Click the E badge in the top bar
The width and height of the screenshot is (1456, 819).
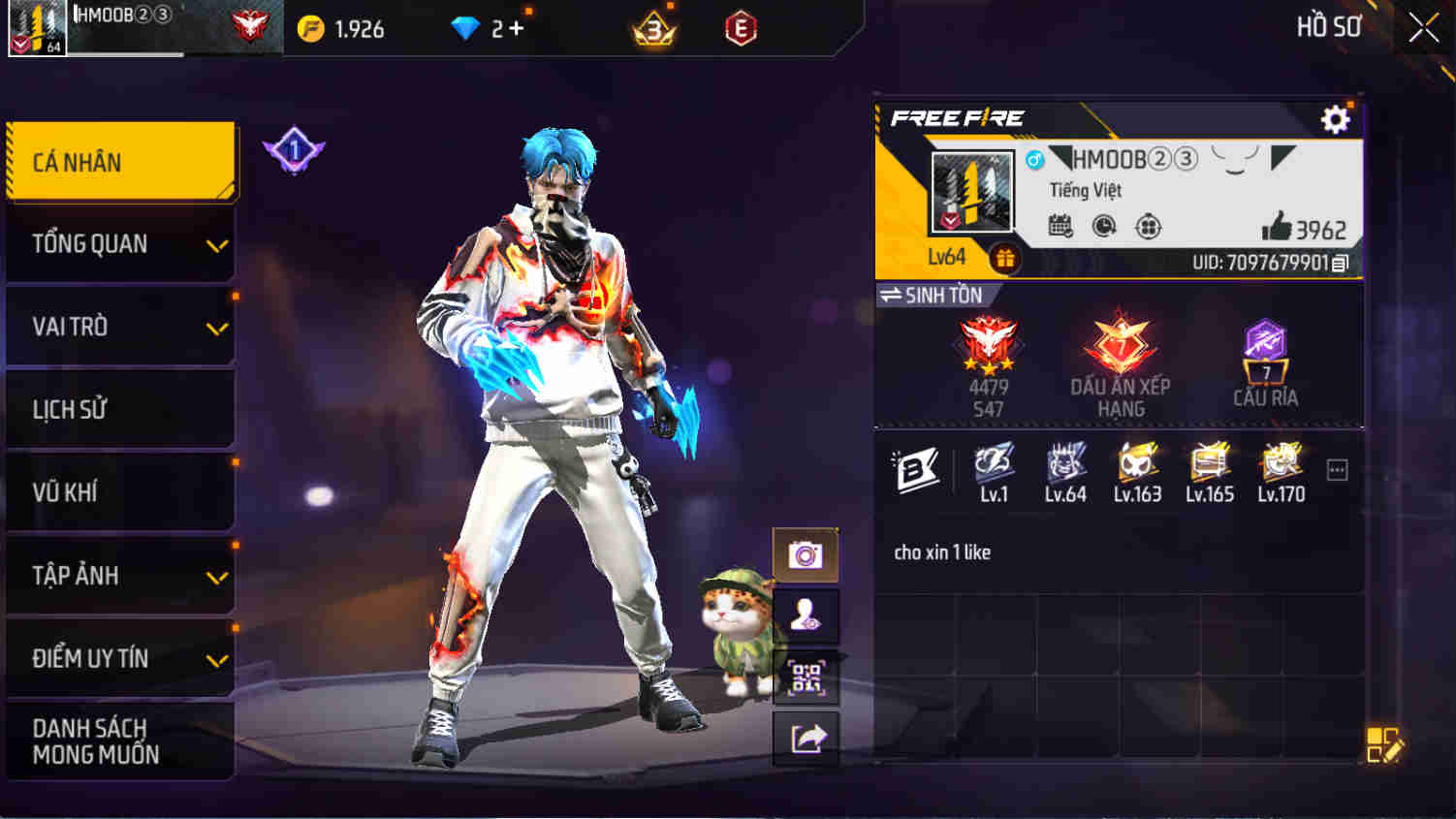pos(741,28)
